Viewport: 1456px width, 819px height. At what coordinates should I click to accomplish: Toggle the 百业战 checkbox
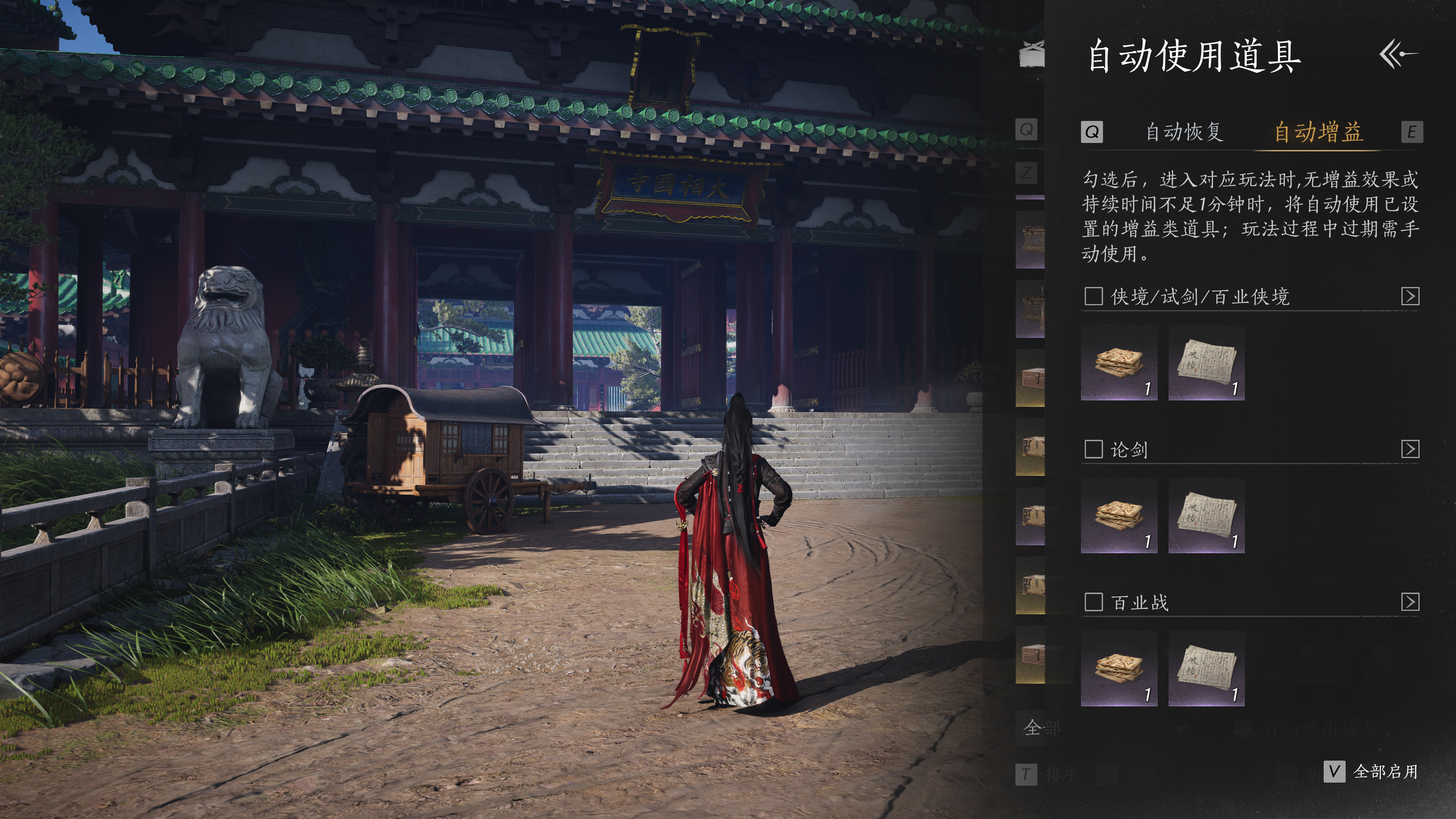point(1094,602)
